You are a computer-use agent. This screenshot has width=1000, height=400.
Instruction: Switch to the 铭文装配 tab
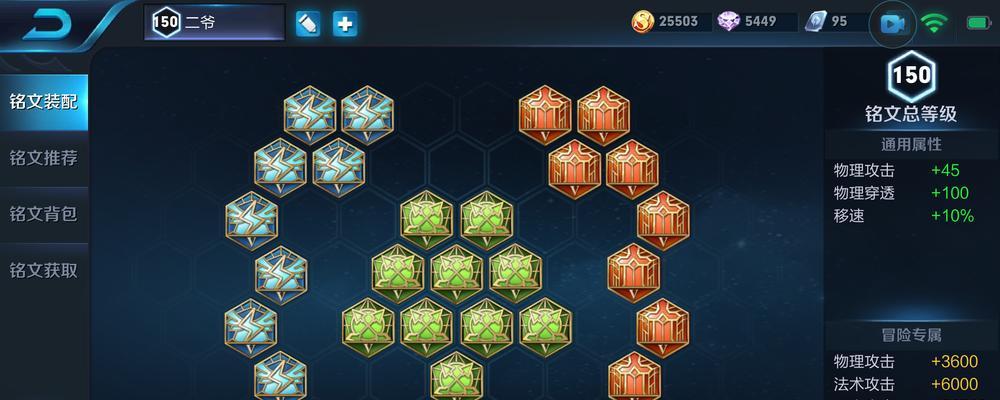(x=43, y=102)
